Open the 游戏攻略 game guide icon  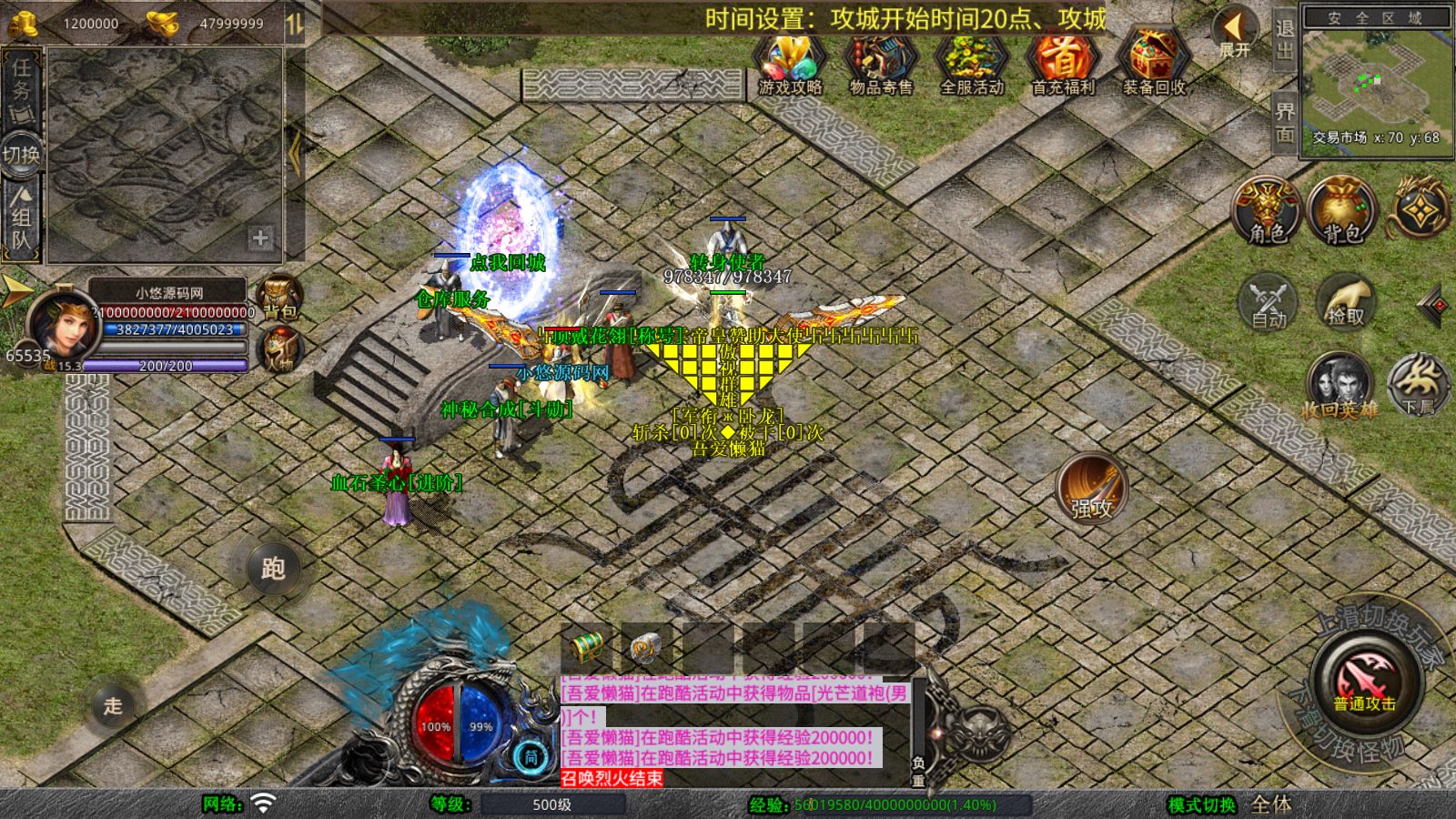(790, 62)
